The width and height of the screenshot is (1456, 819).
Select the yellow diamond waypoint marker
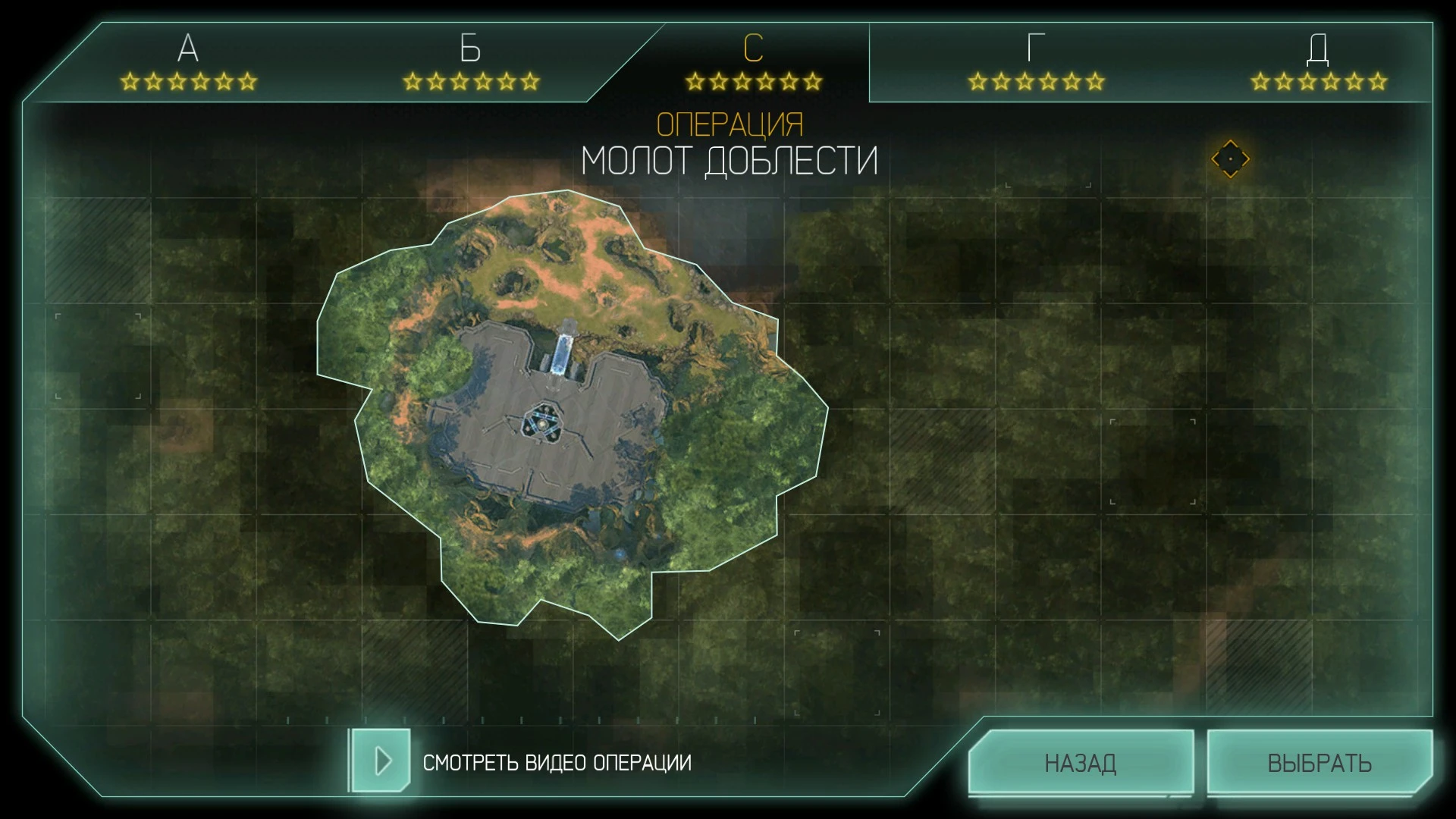coord(1230,158)
